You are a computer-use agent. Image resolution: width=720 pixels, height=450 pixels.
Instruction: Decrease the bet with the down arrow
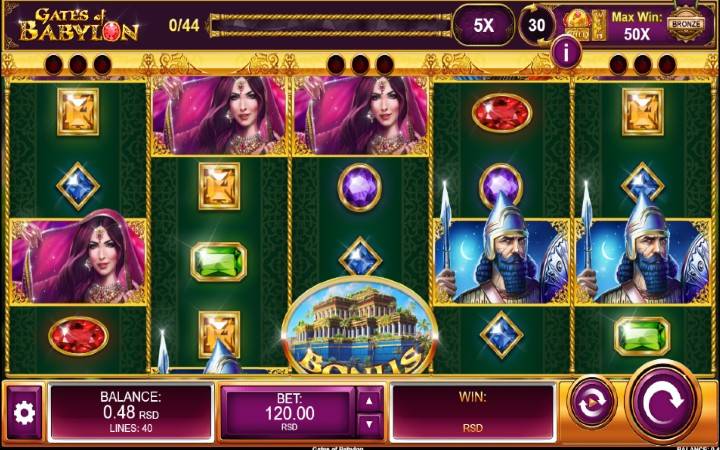tap(370, 424)
